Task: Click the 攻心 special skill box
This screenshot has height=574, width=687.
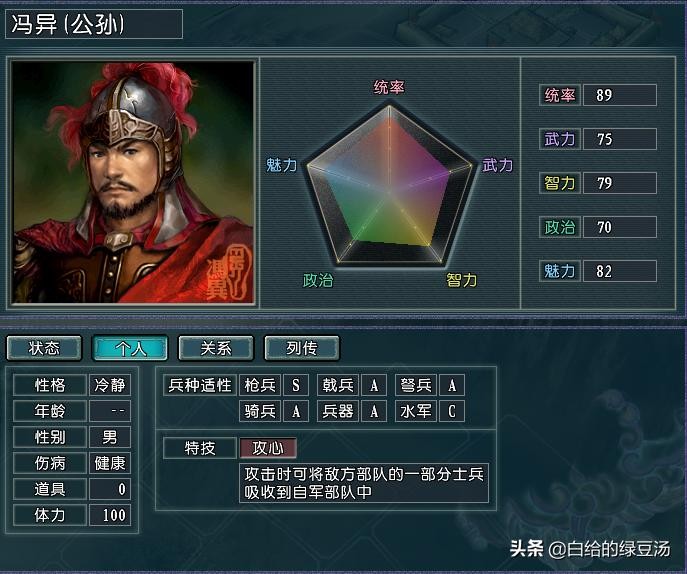Action: pos(268,448)
